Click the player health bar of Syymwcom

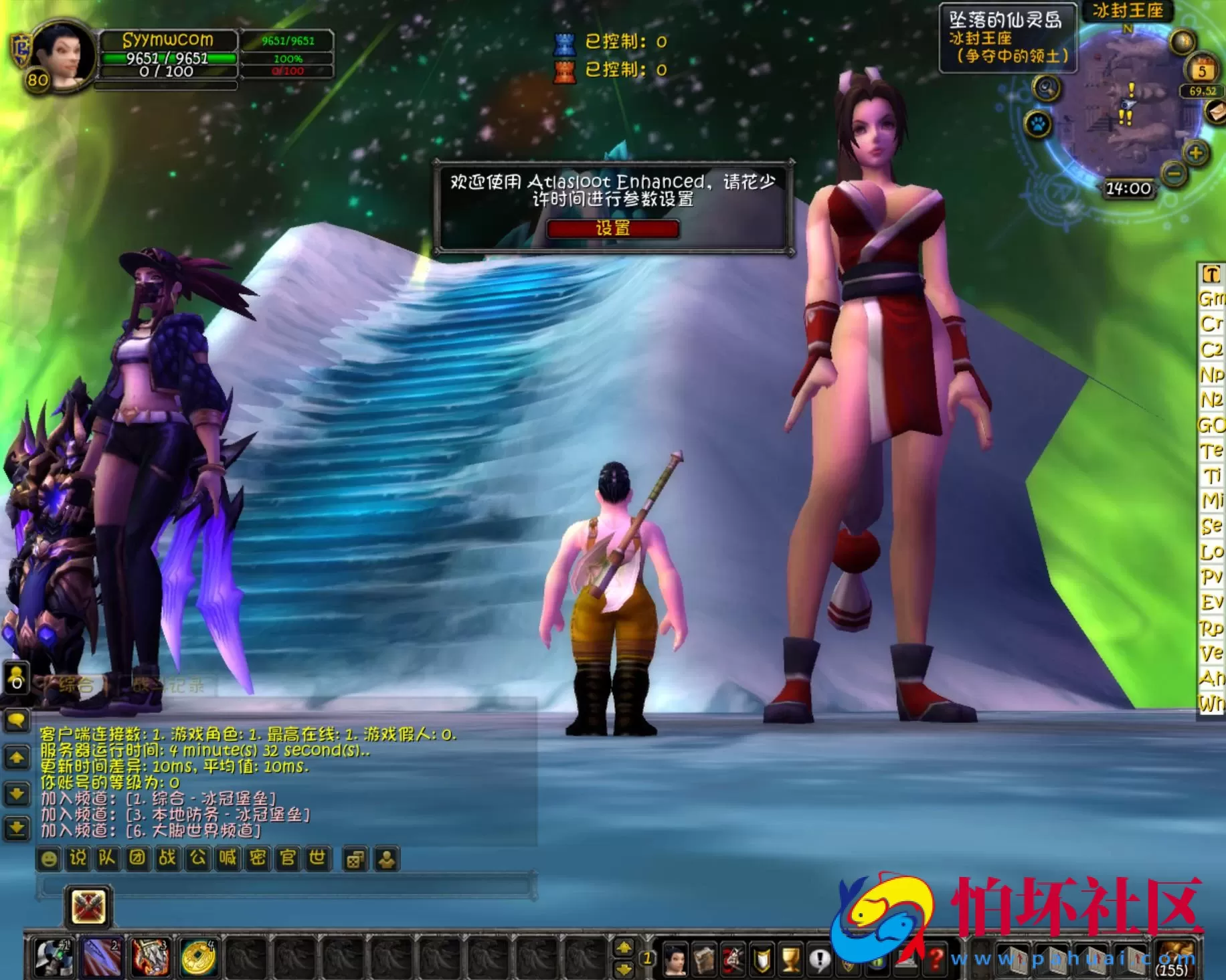pos(168,59)
